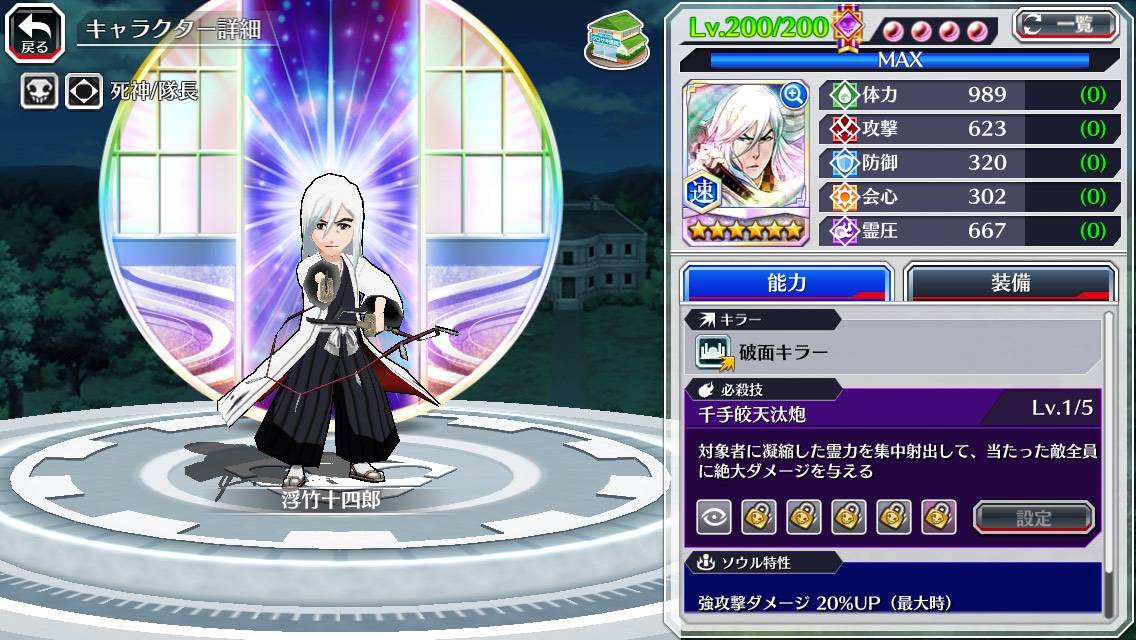Switch to the 能力 tab
The width and height of the screenshot is (1136, 640).
786,283
